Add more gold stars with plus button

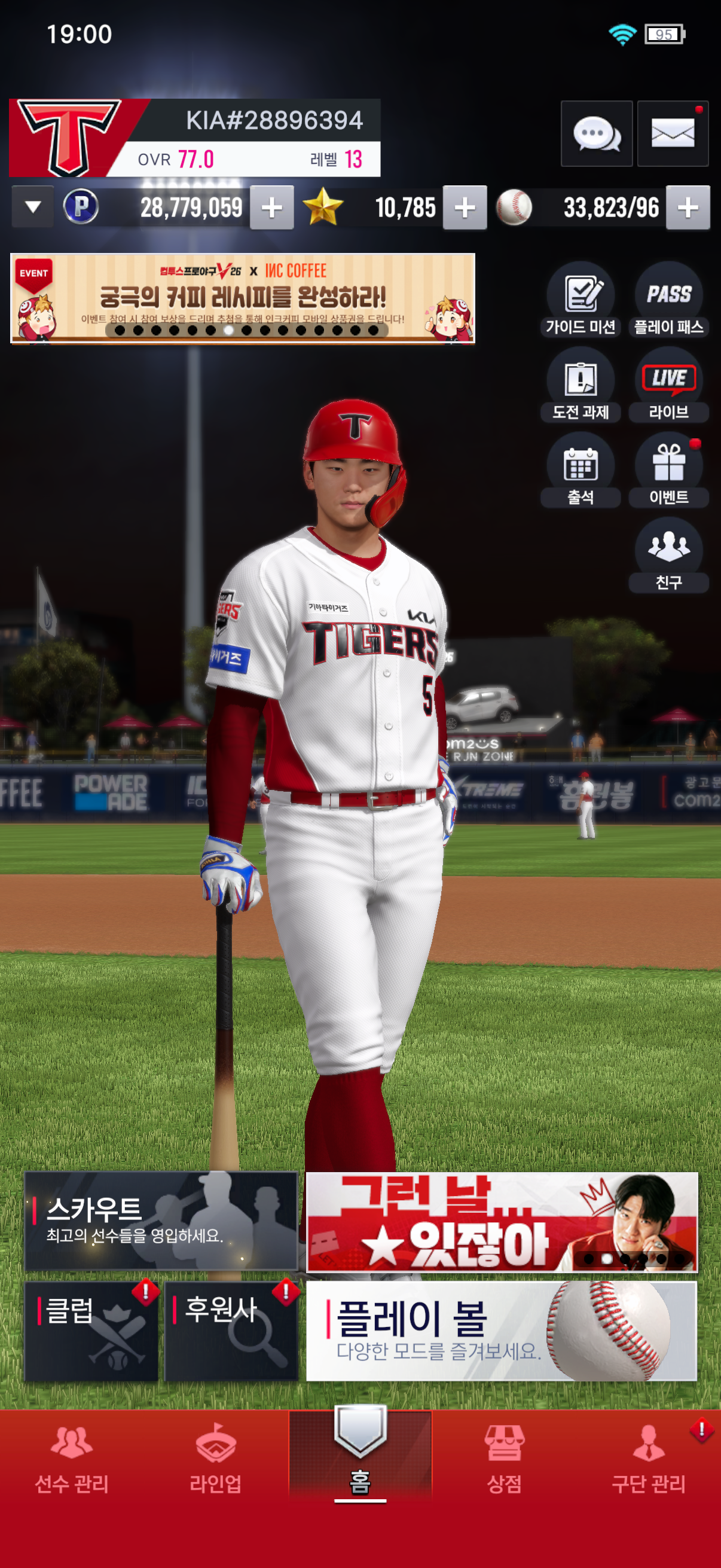tap(465, 208)
